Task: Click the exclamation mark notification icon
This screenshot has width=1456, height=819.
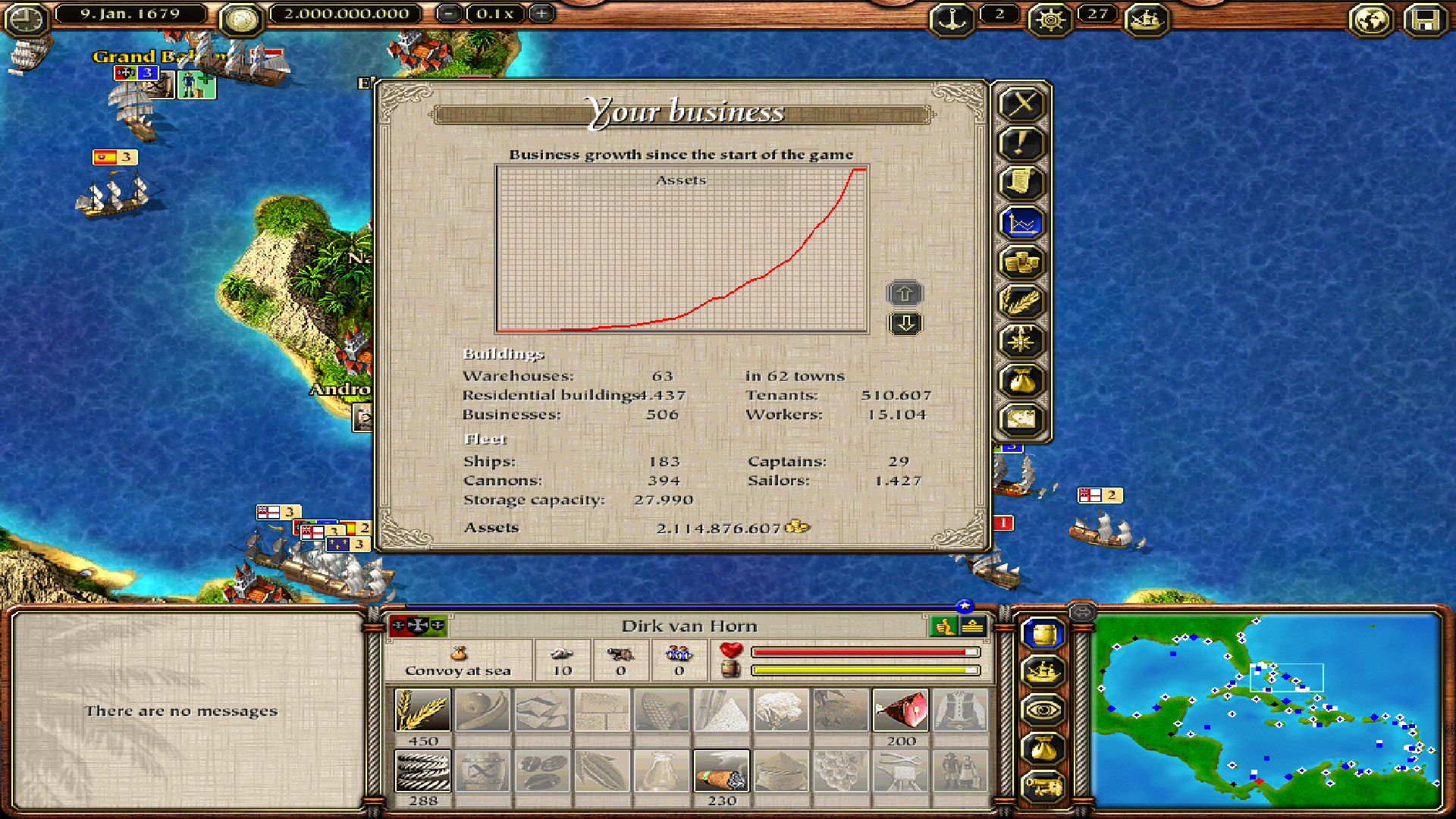Action: [x=1021, y=143]
